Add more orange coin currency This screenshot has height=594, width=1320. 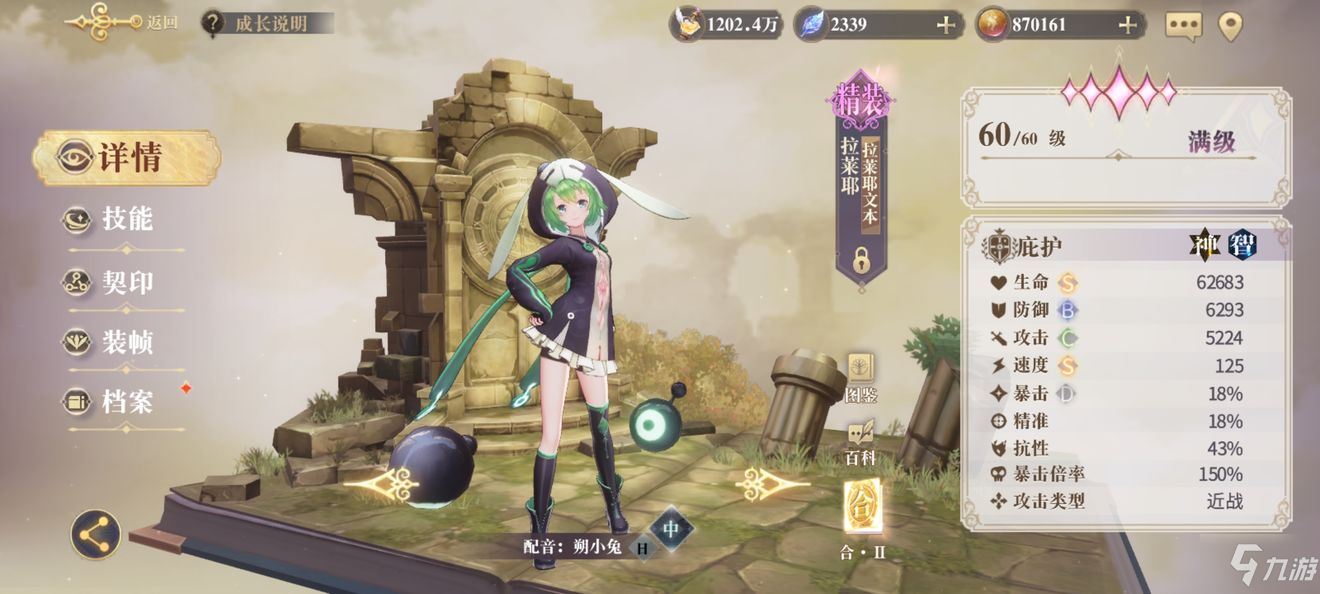pos(1127,25)
